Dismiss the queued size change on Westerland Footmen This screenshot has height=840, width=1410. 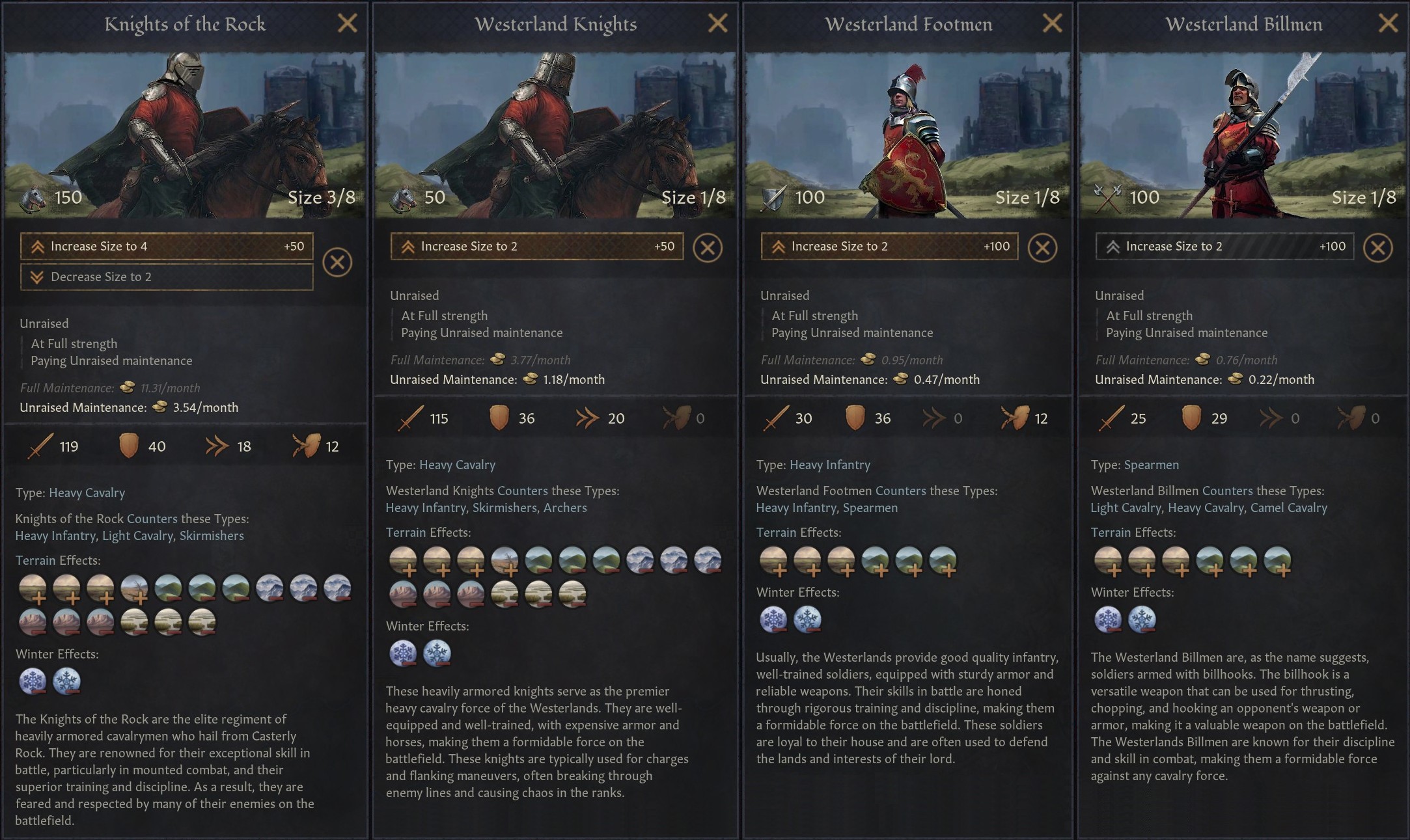[1043, 247]
